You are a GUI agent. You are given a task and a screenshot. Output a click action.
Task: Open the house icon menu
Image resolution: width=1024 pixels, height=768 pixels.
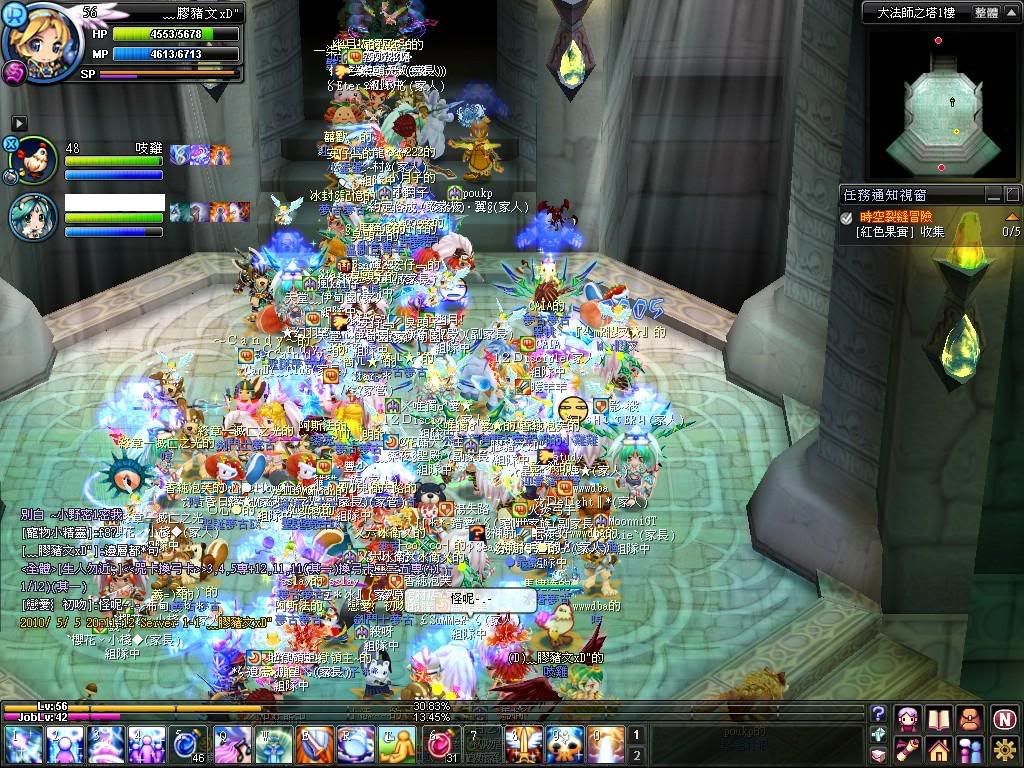939,748
